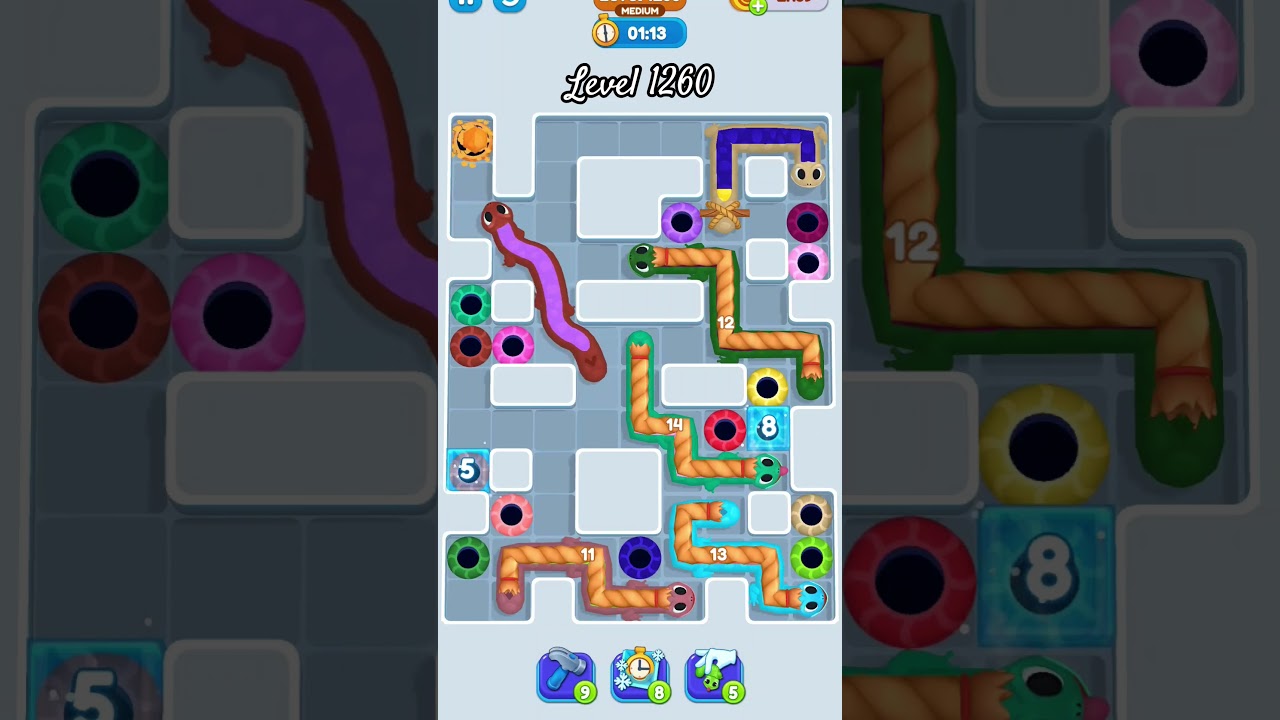Click the MEDIUM difficulty banner
Image resolution: width=1280 pixels, height=720 pixels.
(640, 8)
